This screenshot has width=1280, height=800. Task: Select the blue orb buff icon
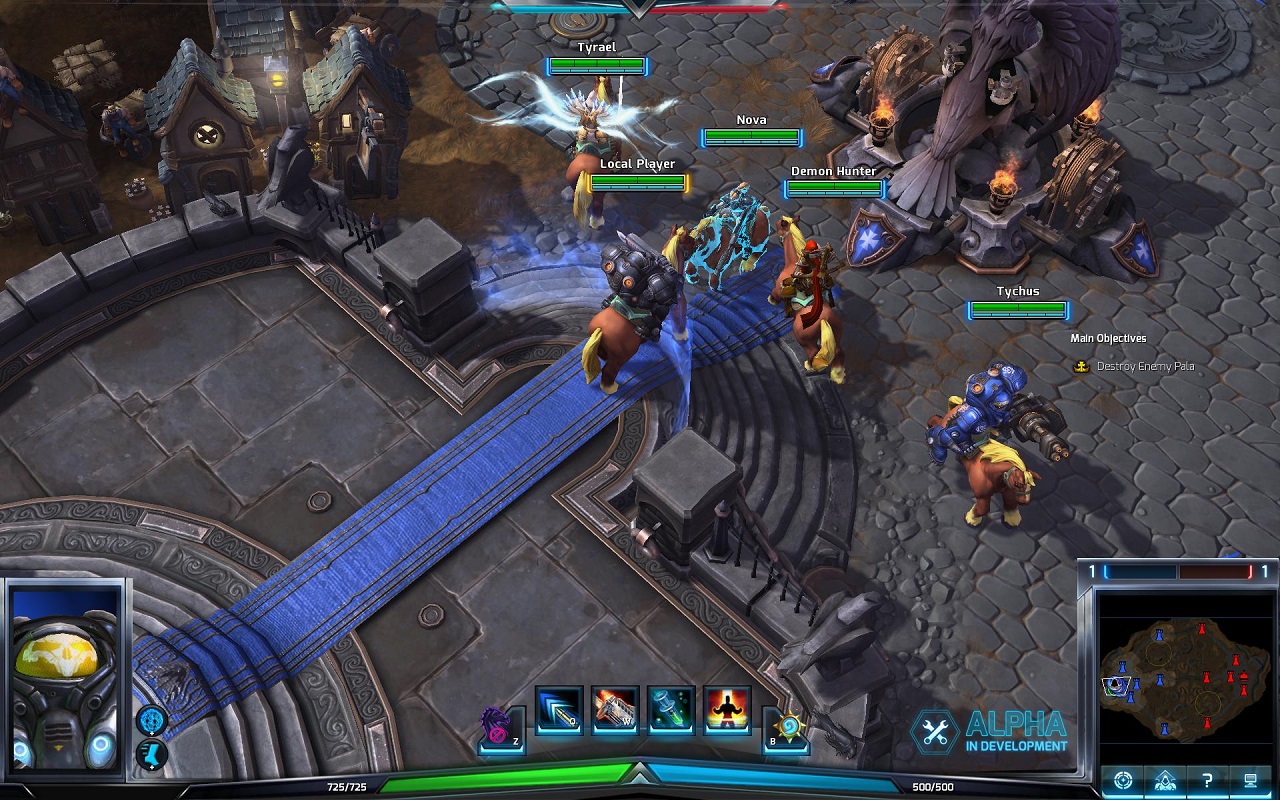click(x=152, y=719)
